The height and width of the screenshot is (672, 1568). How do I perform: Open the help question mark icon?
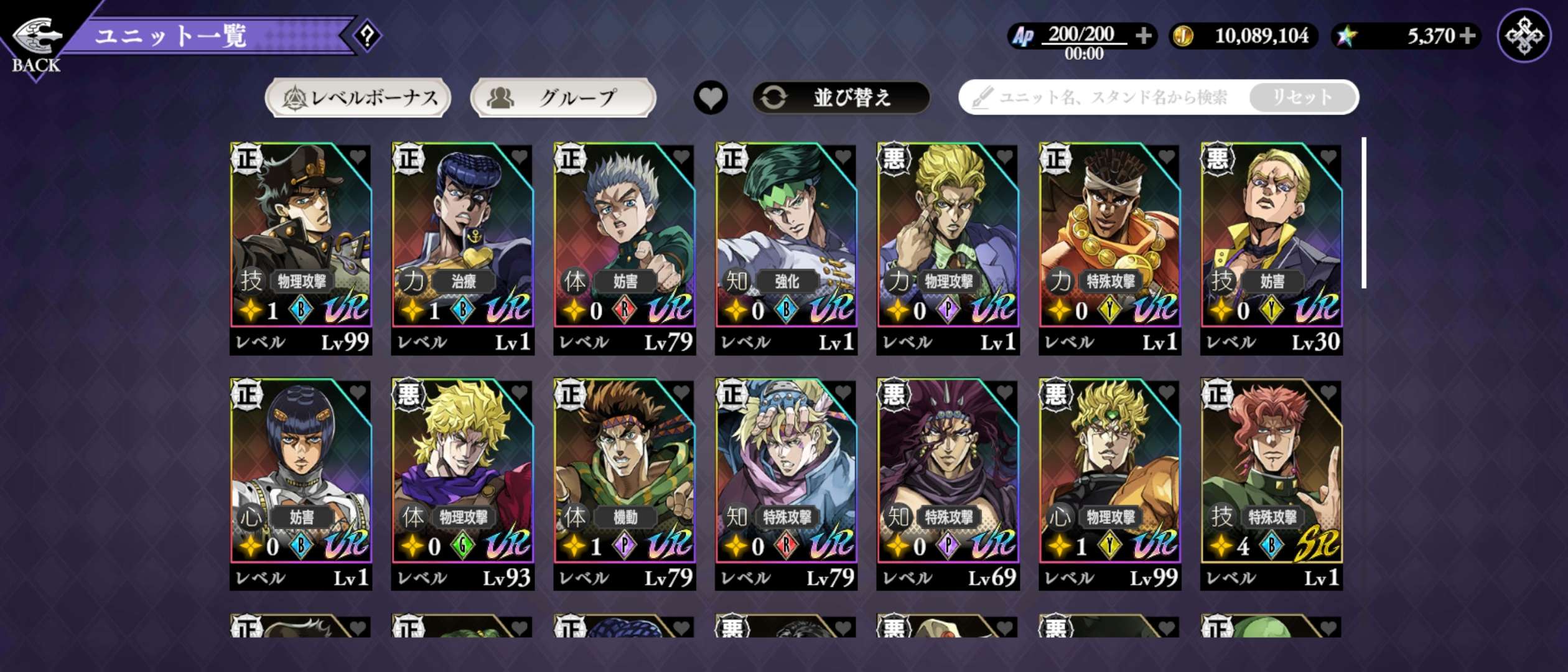[x=368, y=36]
